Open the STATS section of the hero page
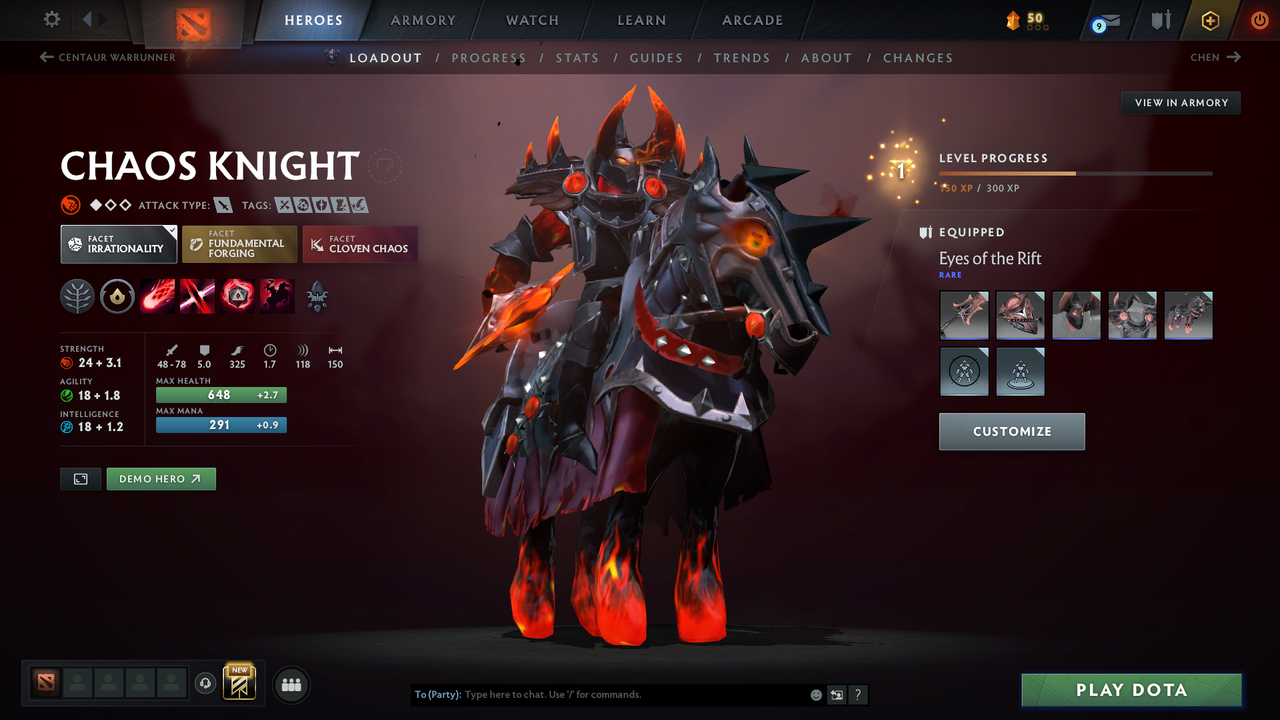 coord(577,57)
